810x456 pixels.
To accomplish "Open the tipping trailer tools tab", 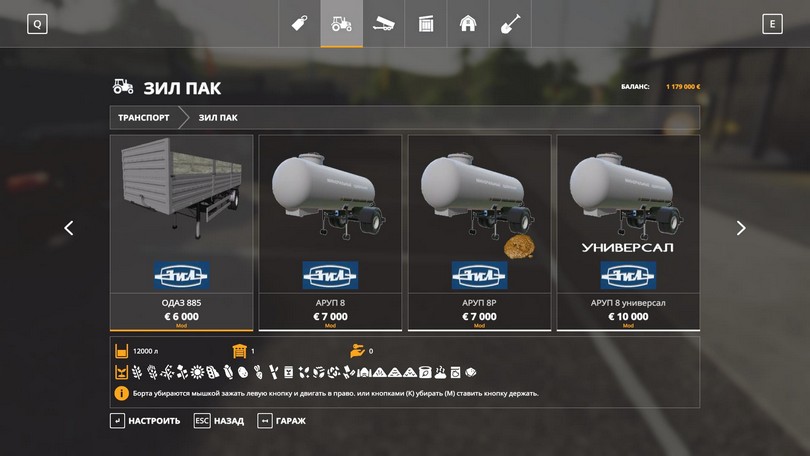I will (383, 24).
